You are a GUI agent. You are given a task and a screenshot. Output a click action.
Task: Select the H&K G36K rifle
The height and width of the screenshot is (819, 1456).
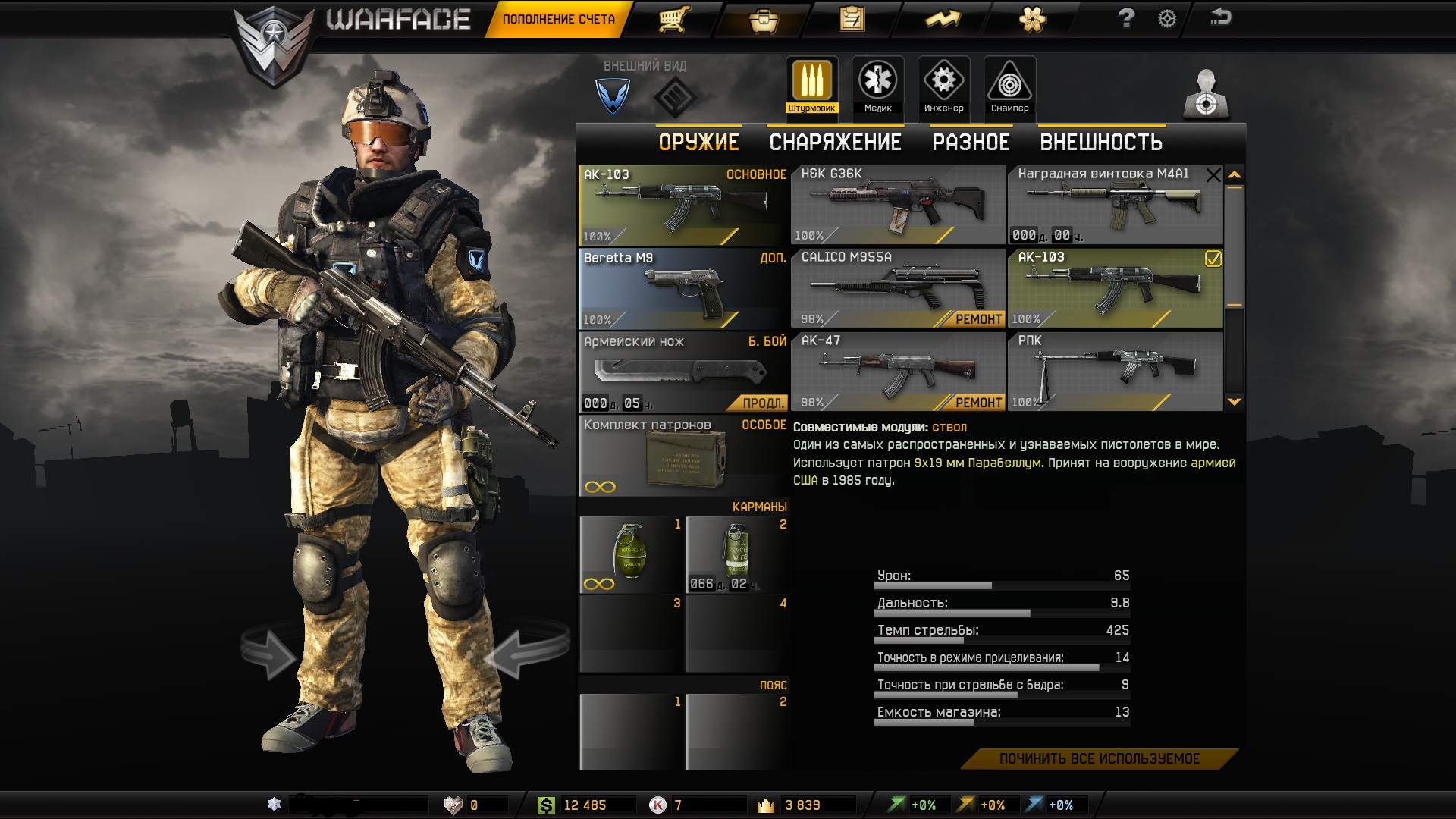point(898,205)
